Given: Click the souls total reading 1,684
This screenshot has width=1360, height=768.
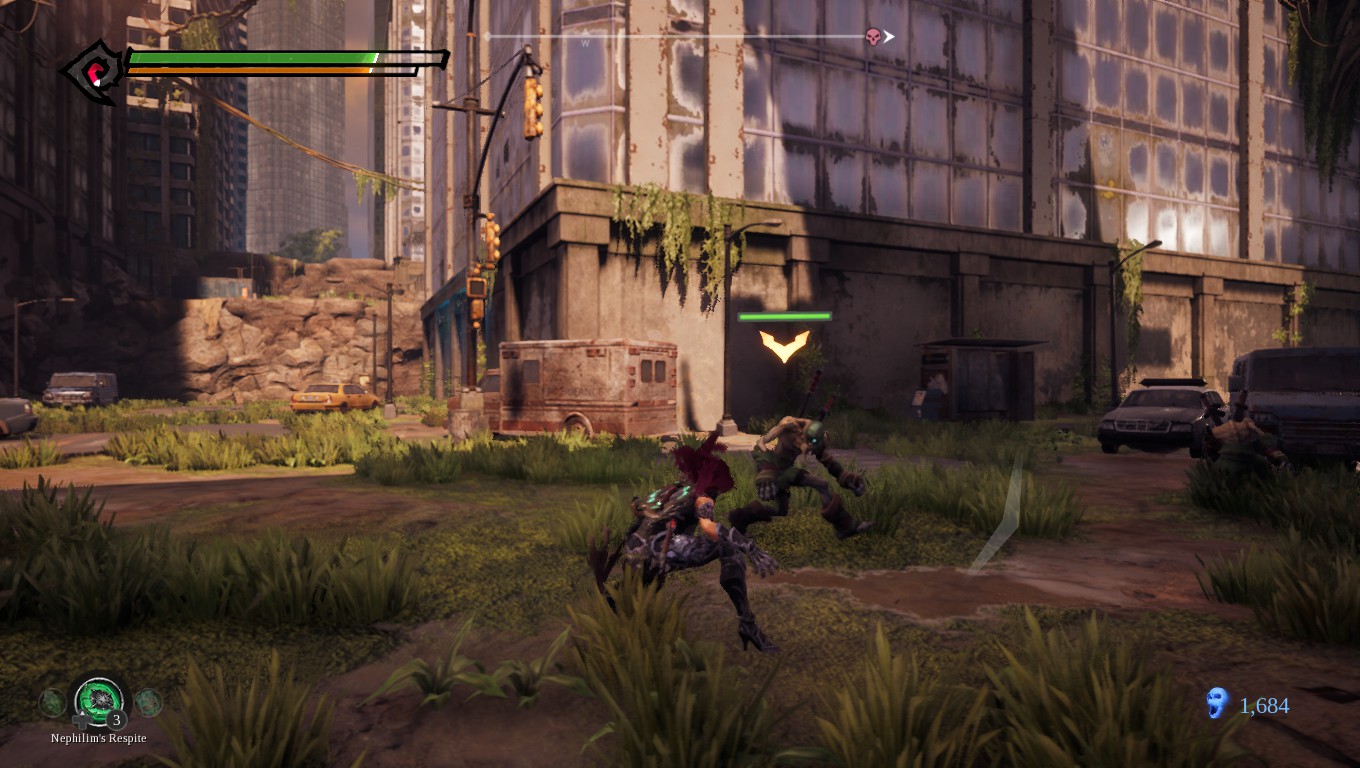Looking at the screenshot, I should point(1262,706).
